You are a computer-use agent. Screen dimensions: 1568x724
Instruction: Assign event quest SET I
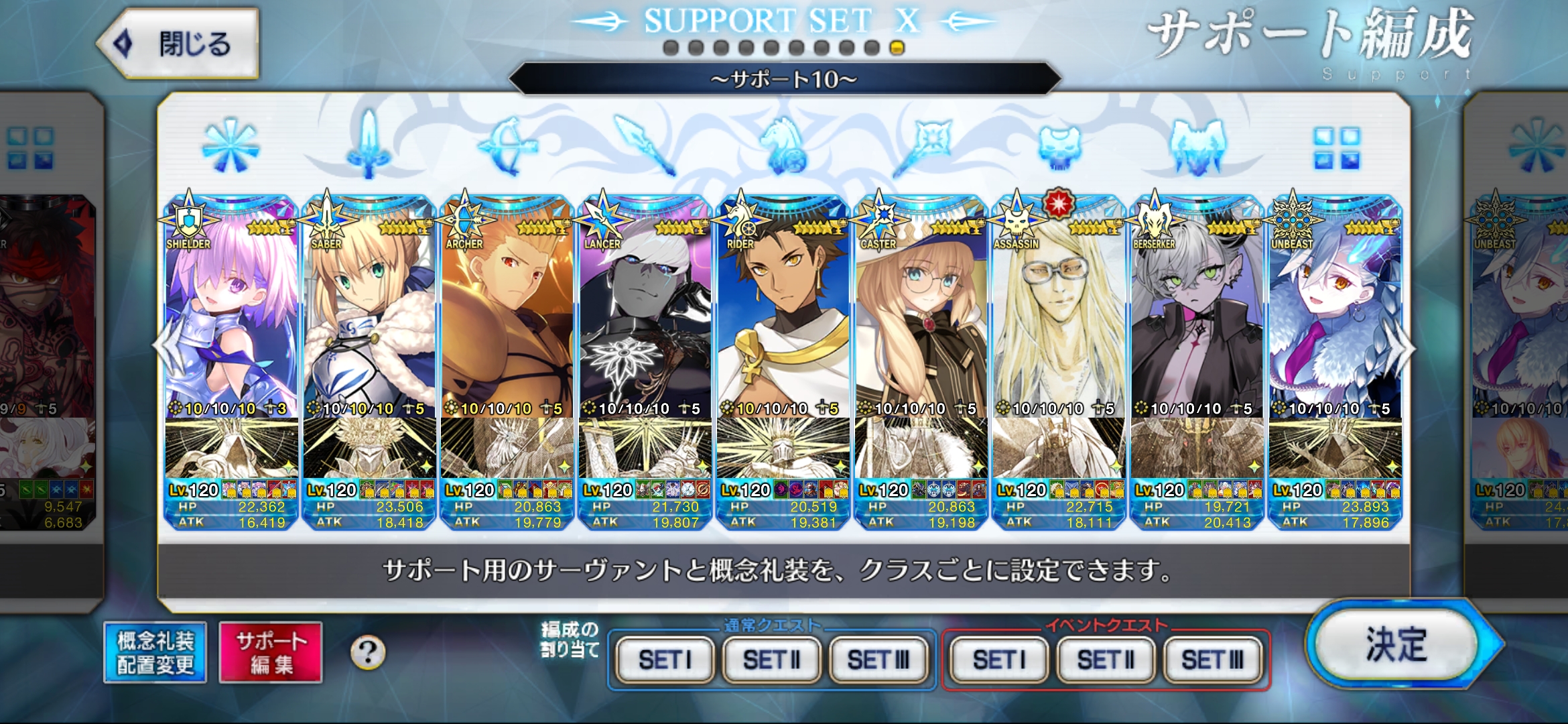coord(998,660)
